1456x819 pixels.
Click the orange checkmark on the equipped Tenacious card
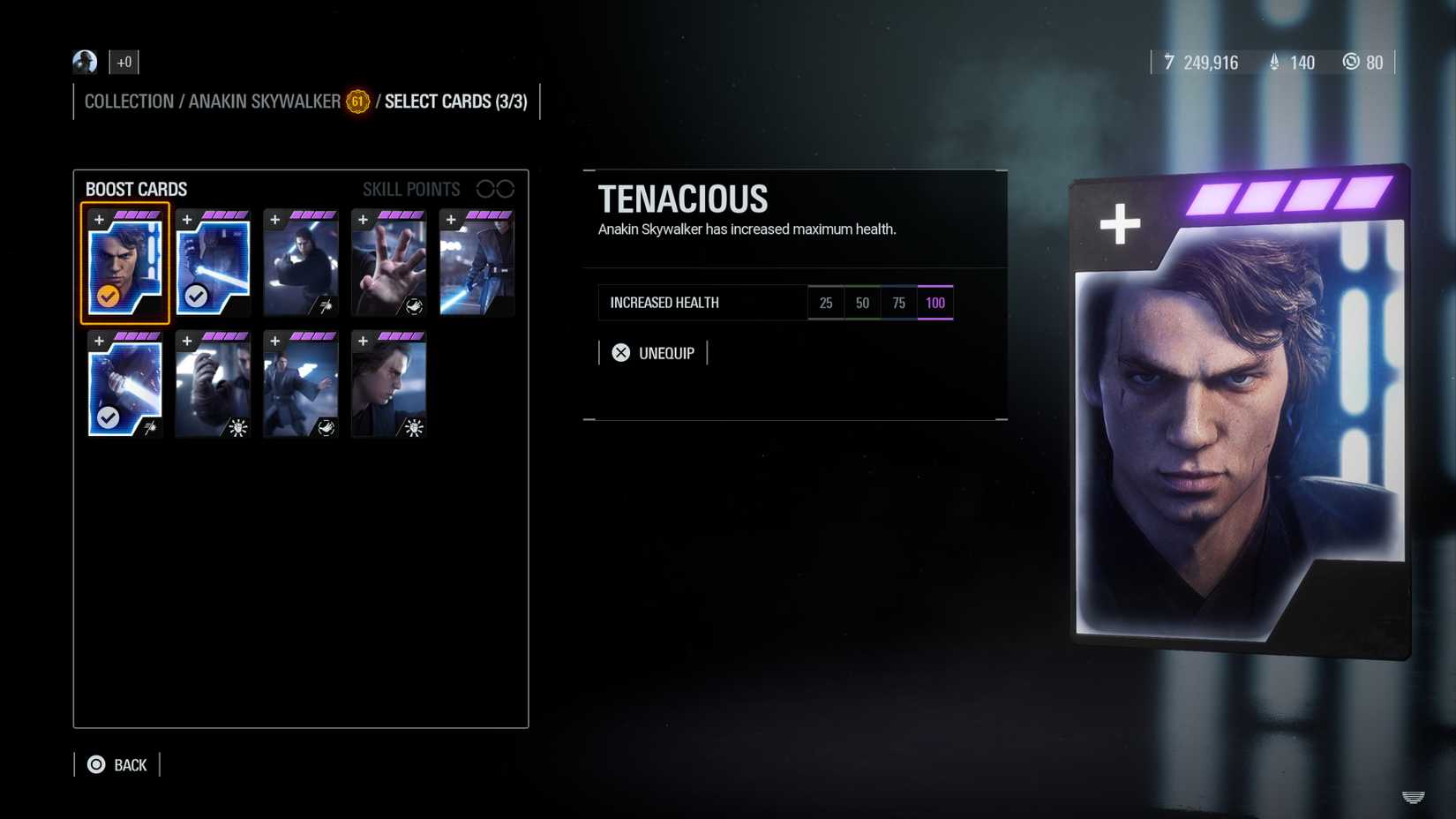point(108,297)
